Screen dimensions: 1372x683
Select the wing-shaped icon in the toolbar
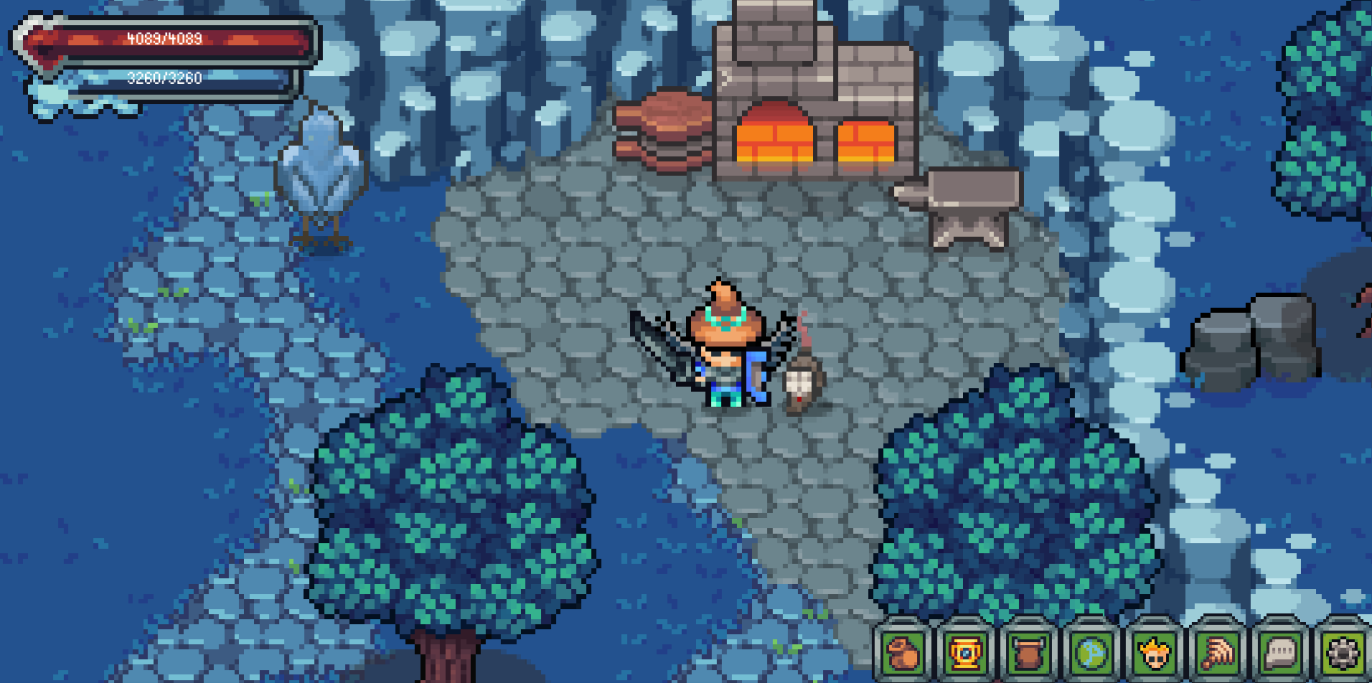click(1215, 652)
